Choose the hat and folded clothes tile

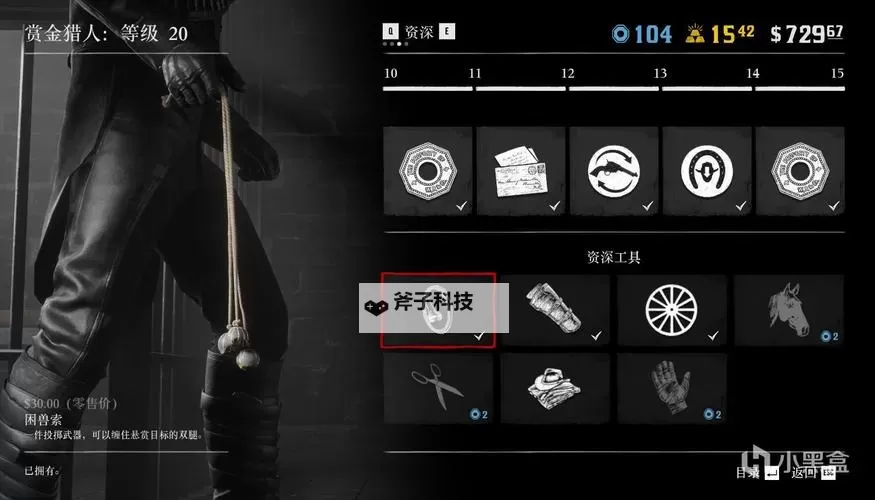[555, 387]
